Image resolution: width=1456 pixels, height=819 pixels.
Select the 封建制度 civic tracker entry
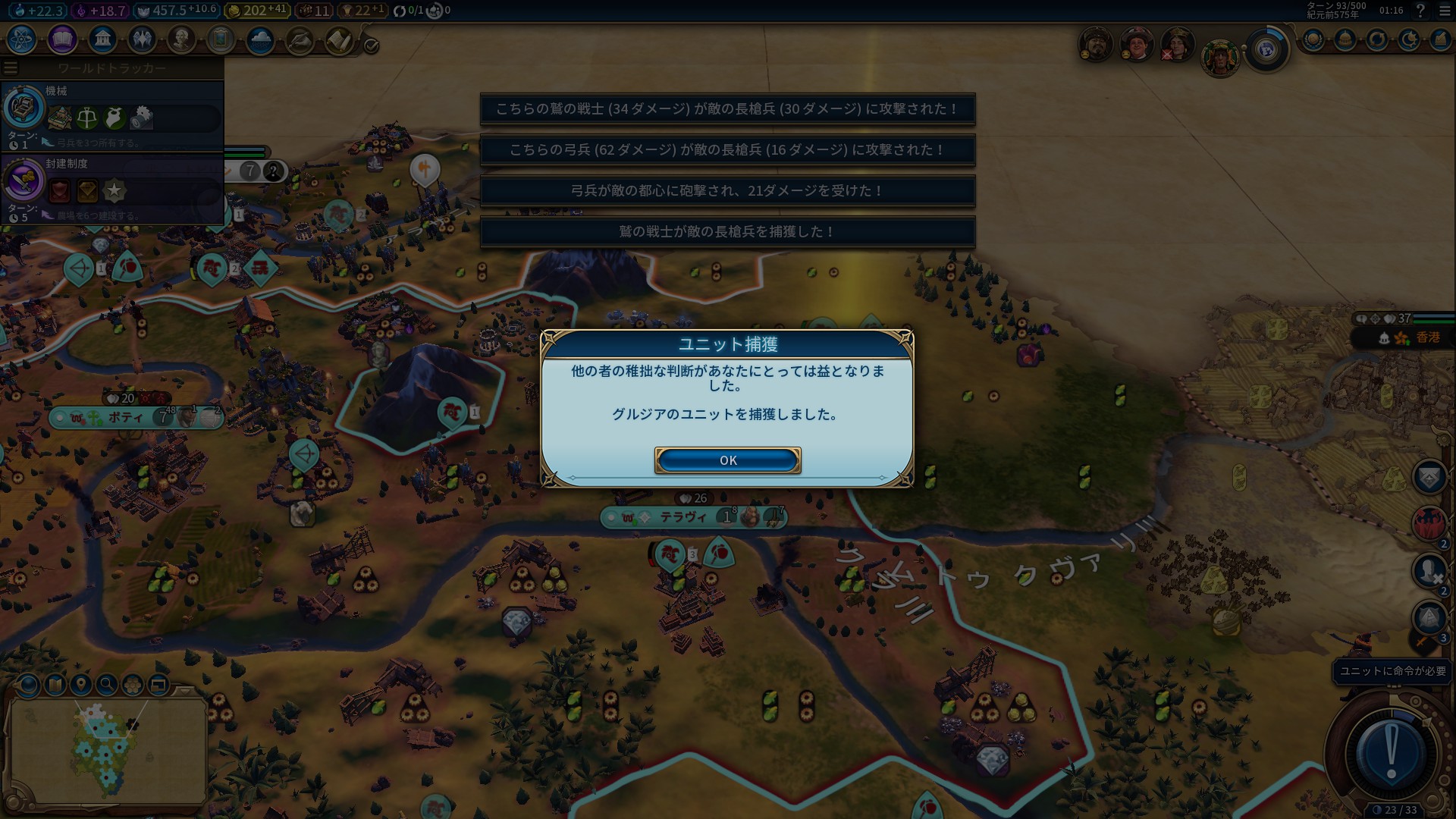point(112,188)
